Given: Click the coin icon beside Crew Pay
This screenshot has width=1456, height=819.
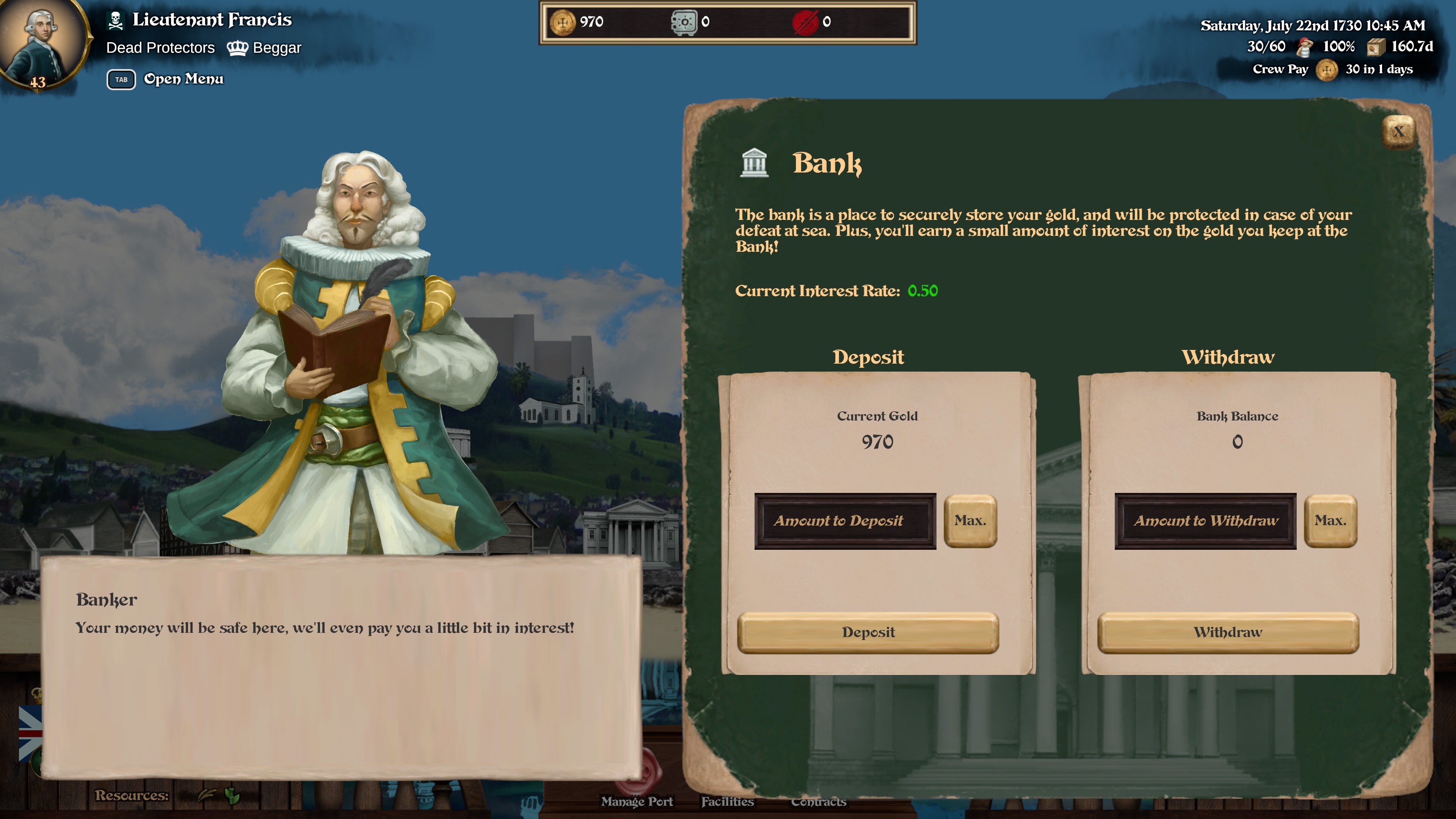Looking at the screenshot, I should coord(1328,69).
